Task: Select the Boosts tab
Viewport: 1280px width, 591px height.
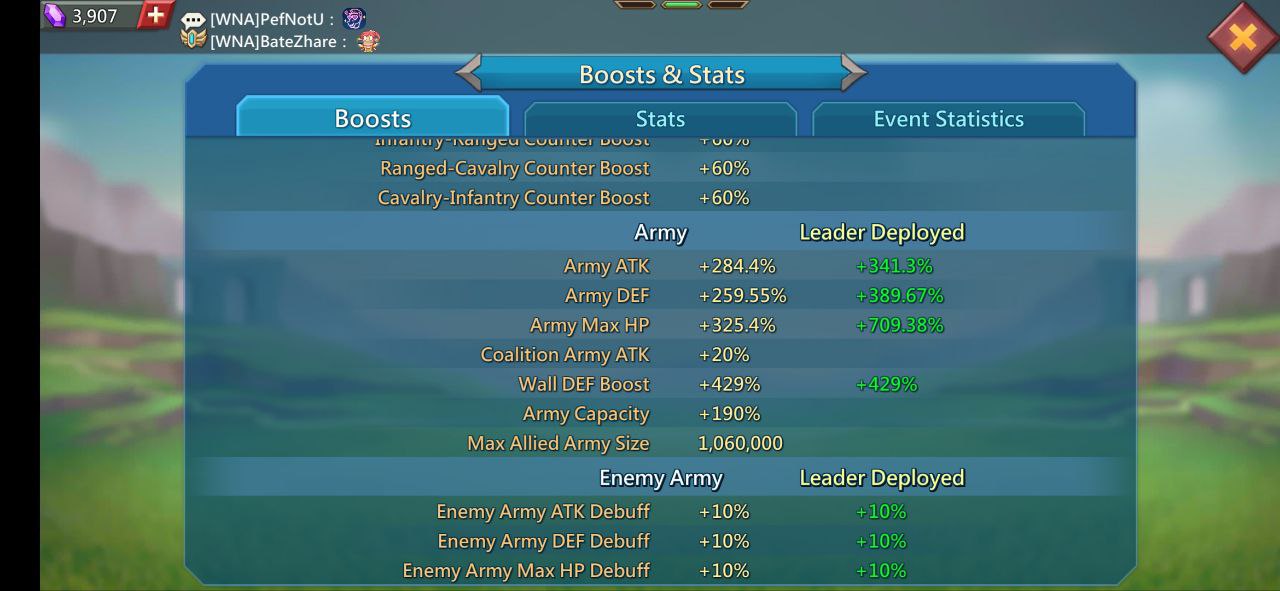Action: pos(373,119)
